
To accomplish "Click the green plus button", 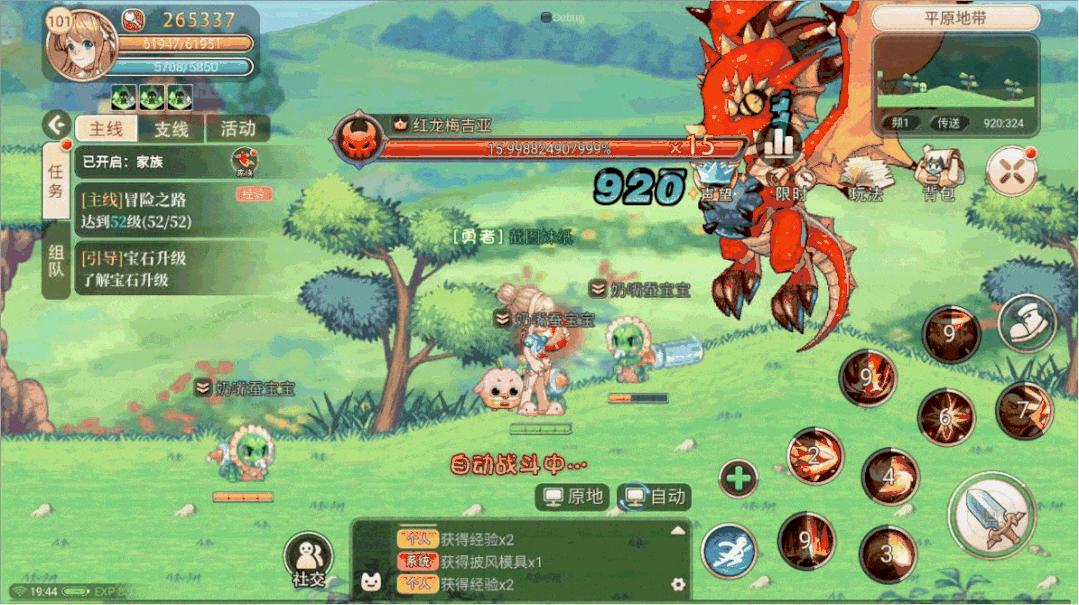I will coord(738,479).
